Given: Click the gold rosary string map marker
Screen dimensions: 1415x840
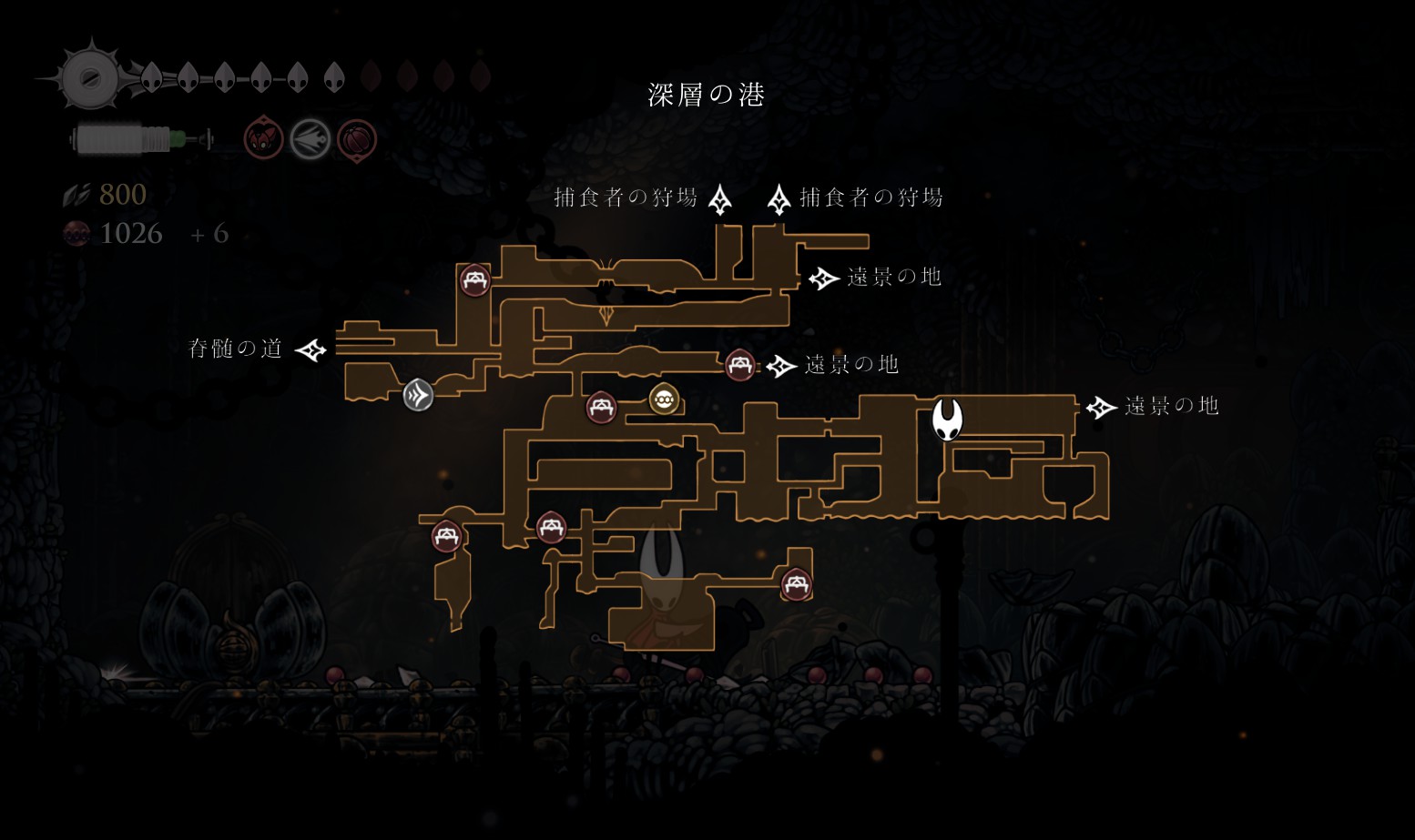Looking at the screenshot, I should coord(664,399).
